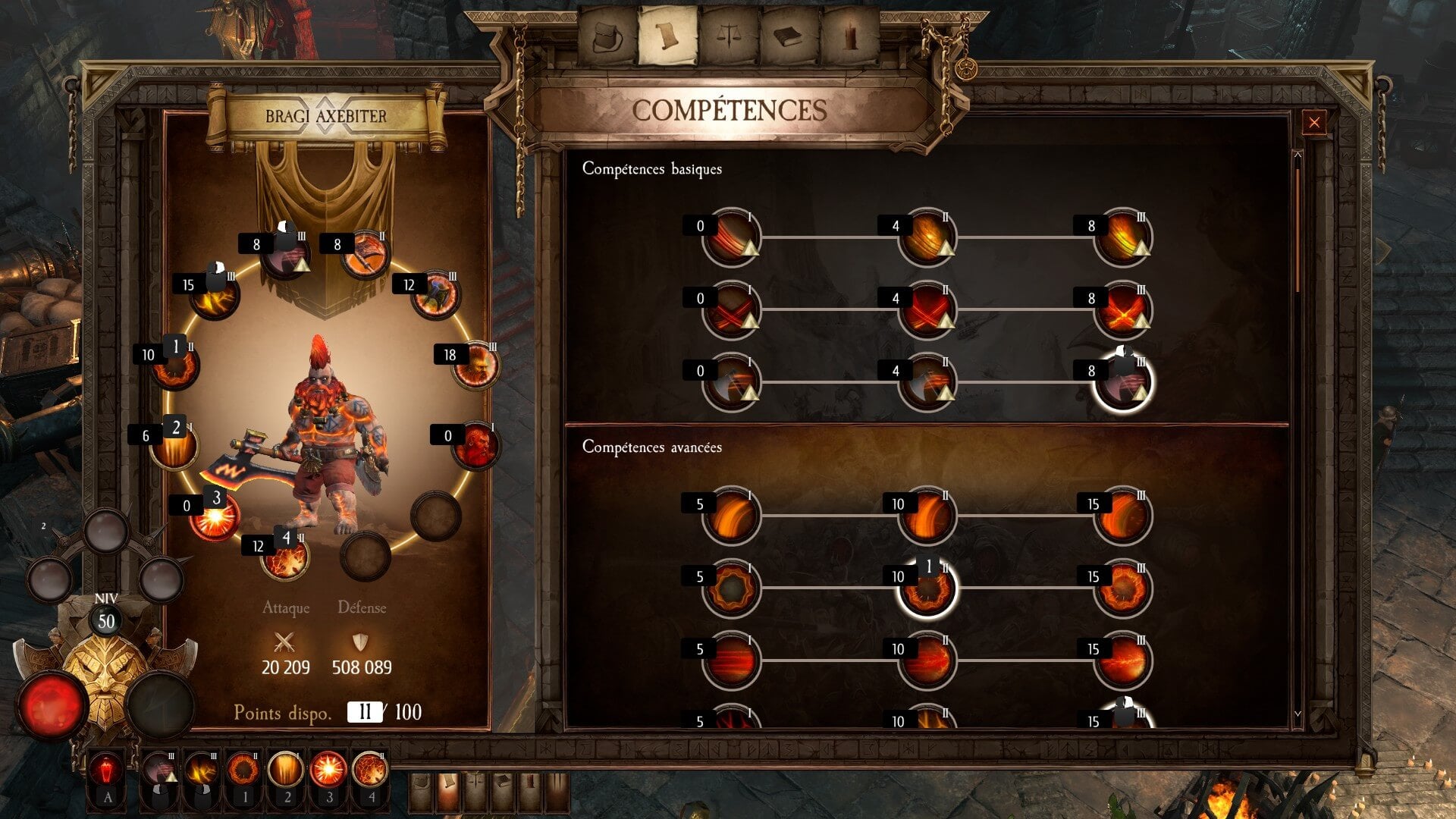Select tier III fire ring advanced skill

(x=1122, y=588)
